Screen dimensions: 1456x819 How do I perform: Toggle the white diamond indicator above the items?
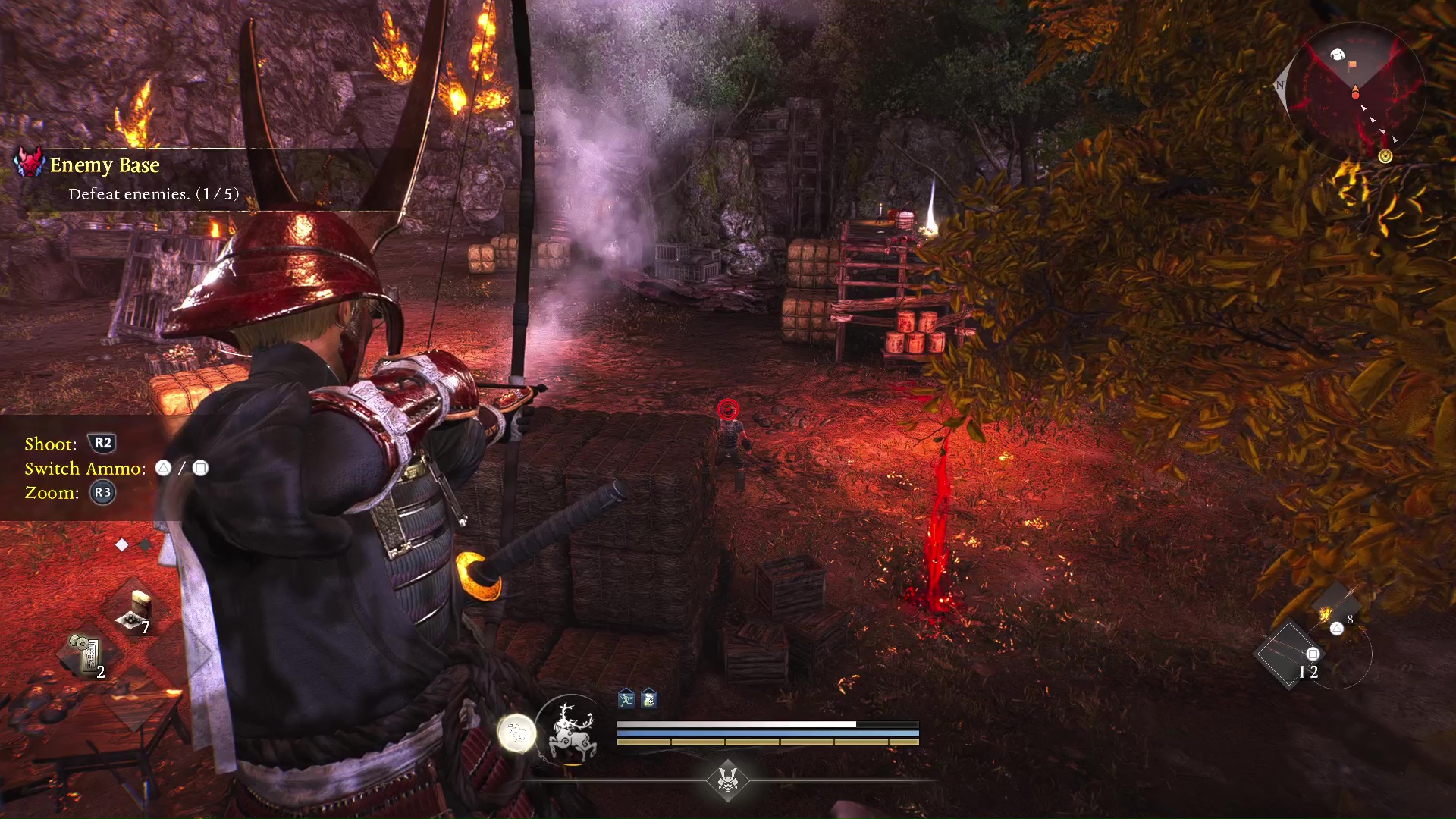(122, 544)
